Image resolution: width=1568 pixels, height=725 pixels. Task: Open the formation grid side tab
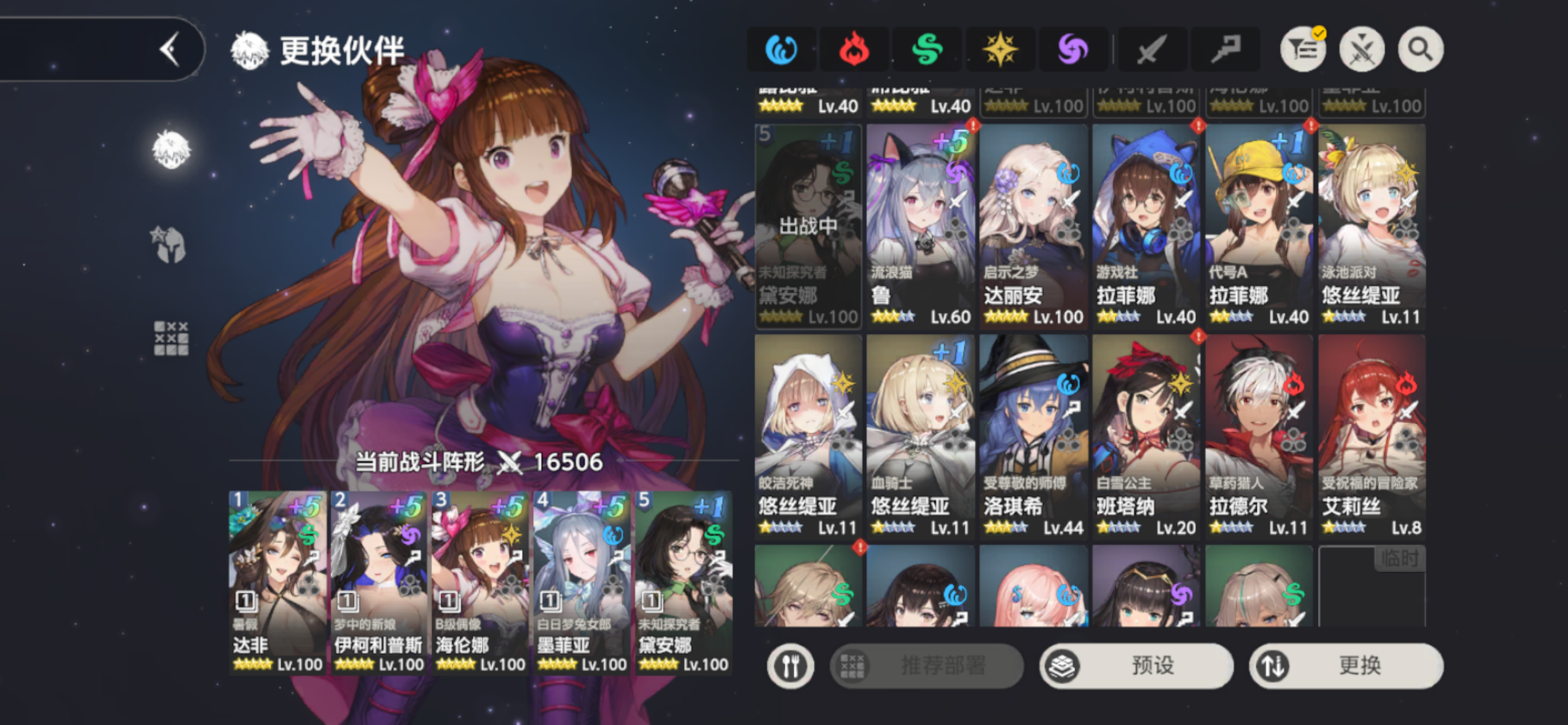coord(171,338)
